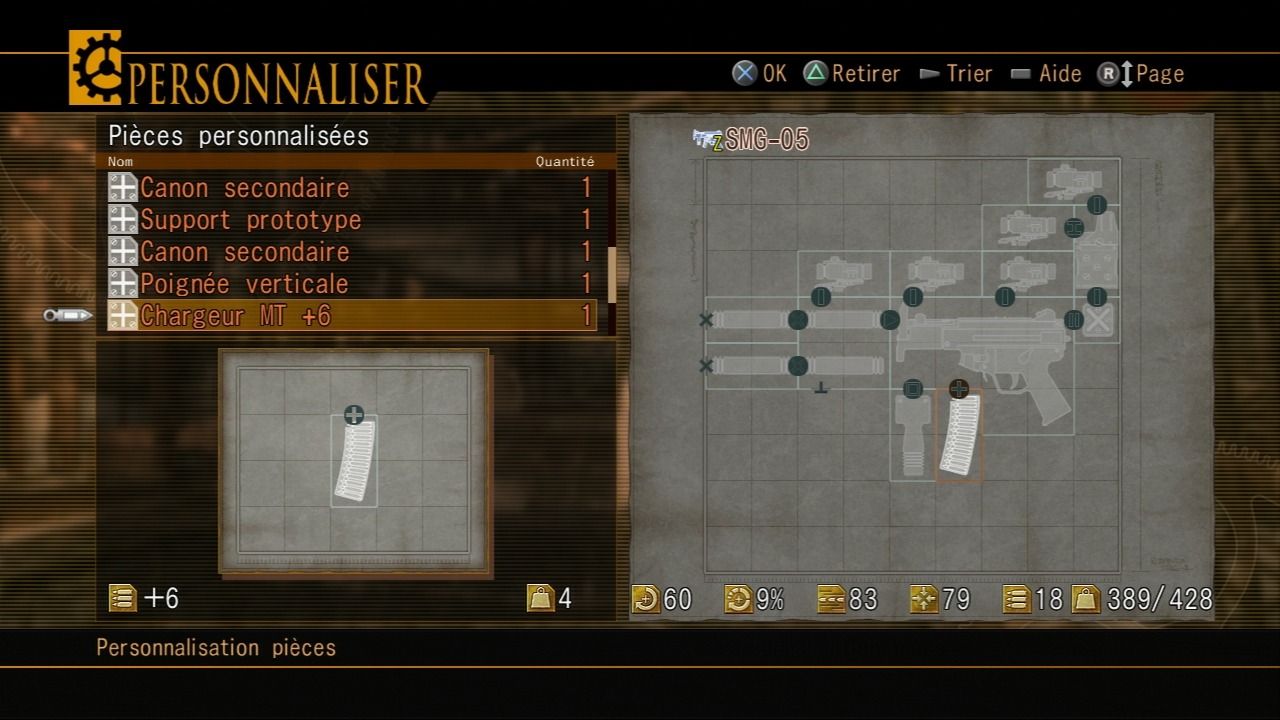Screen dimensions: 1280x720
Task: Select the Chargeur MT +6 row
Action: 350,316
